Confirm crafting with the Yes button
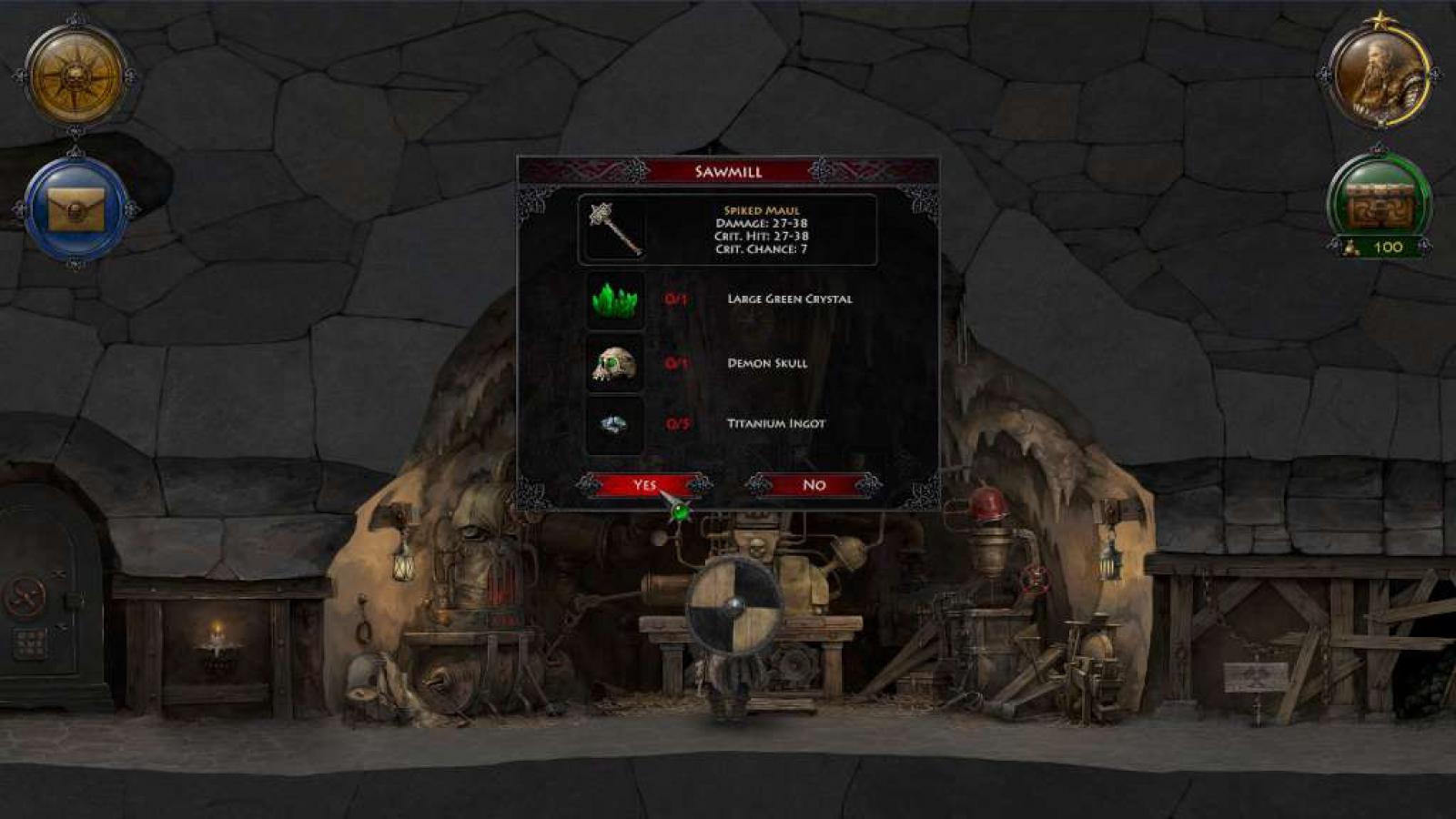The width and height of the screenshot is (1456, 819). [644, 485]
